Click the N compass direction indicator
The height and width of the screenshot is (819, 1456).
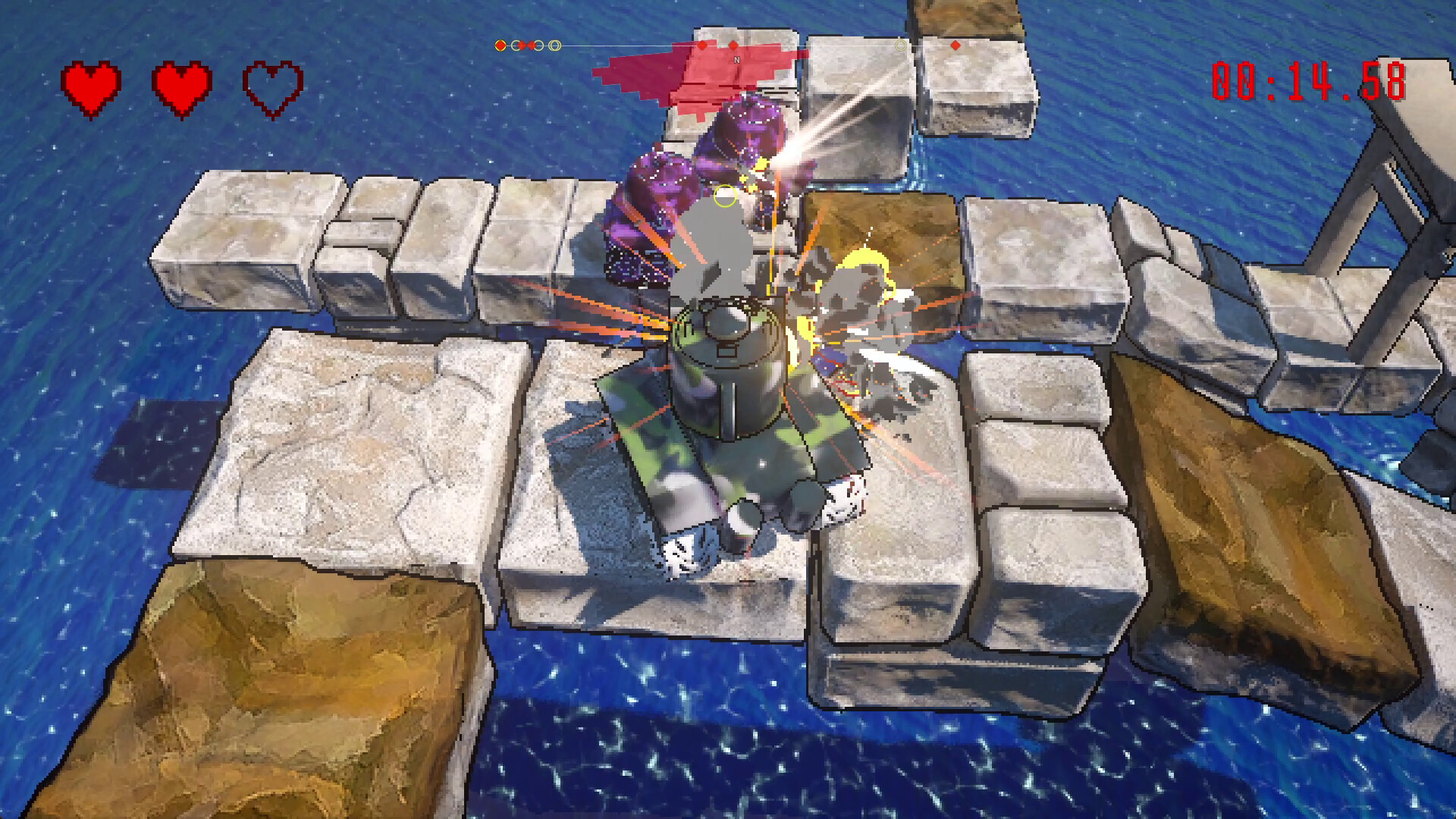pos(737,59)
